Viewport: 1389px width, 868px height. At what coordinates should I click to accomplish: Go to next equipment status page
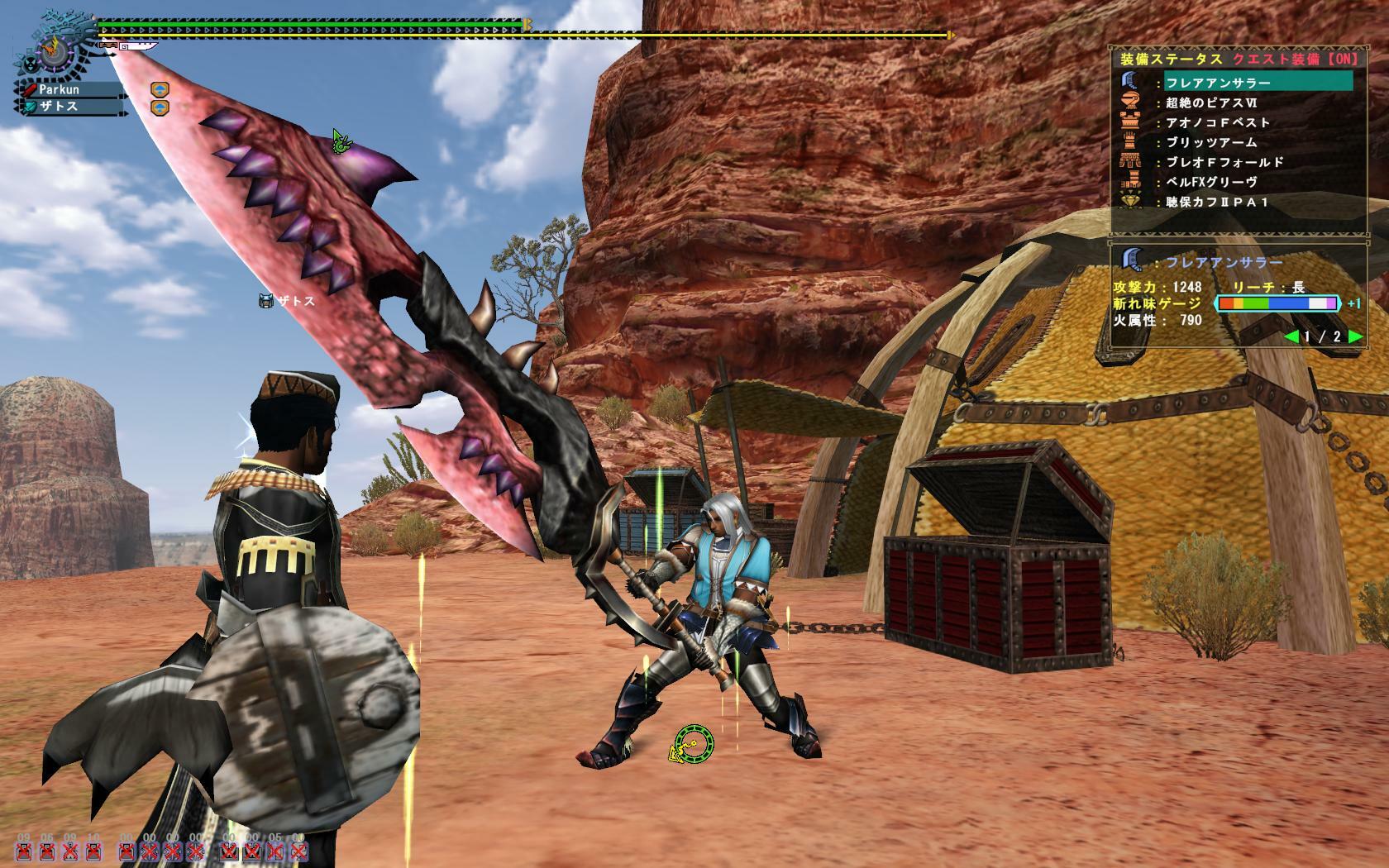(x=1354, y=336)
